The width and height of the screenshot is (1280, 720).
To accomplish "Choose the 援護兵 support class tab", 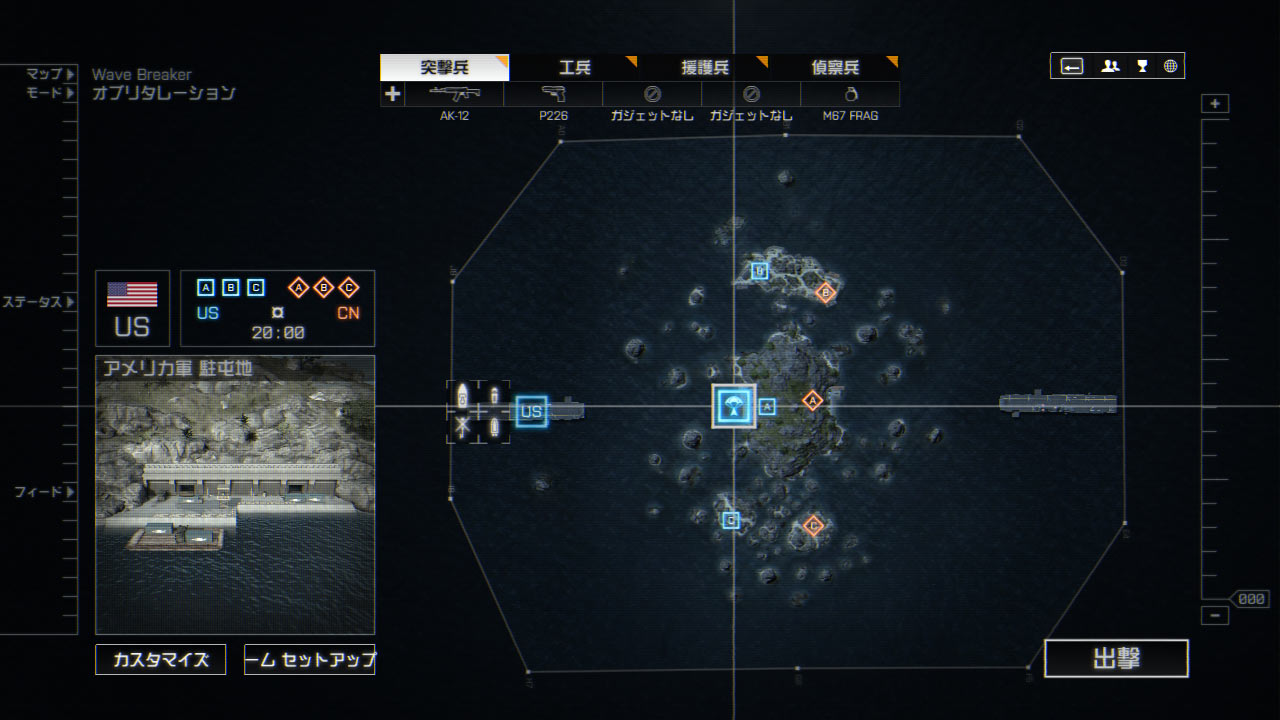I will click(704, 68).
